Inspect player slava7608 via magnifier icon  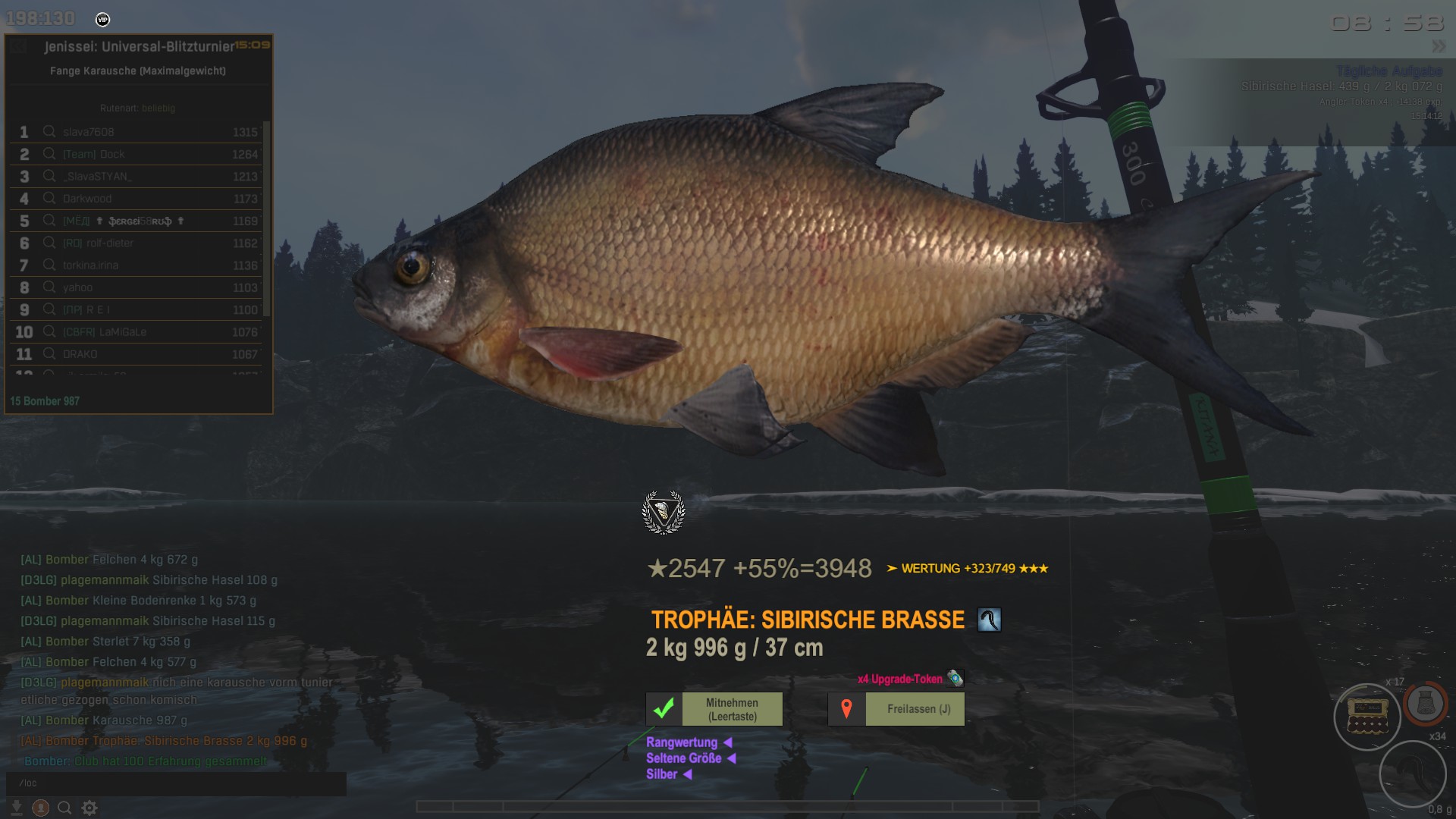(x=49, y=131)
